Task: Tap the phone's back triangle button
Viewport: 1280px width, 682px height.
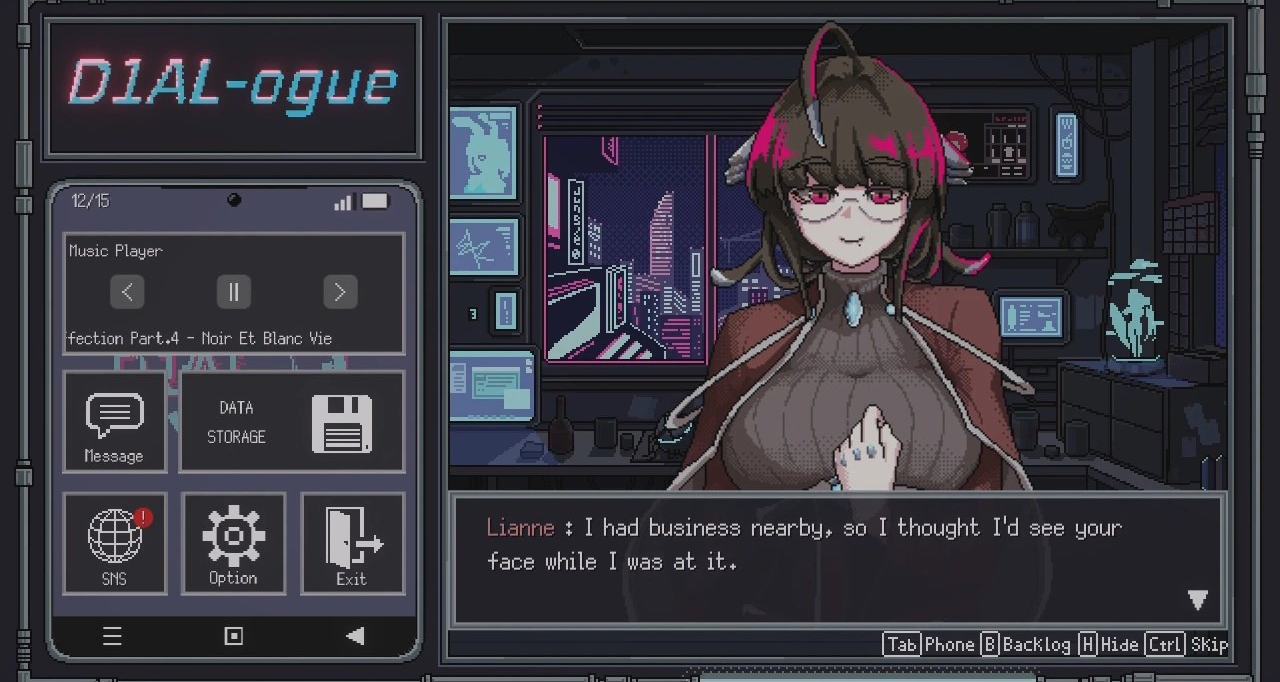Action: [x=354, y=637]
